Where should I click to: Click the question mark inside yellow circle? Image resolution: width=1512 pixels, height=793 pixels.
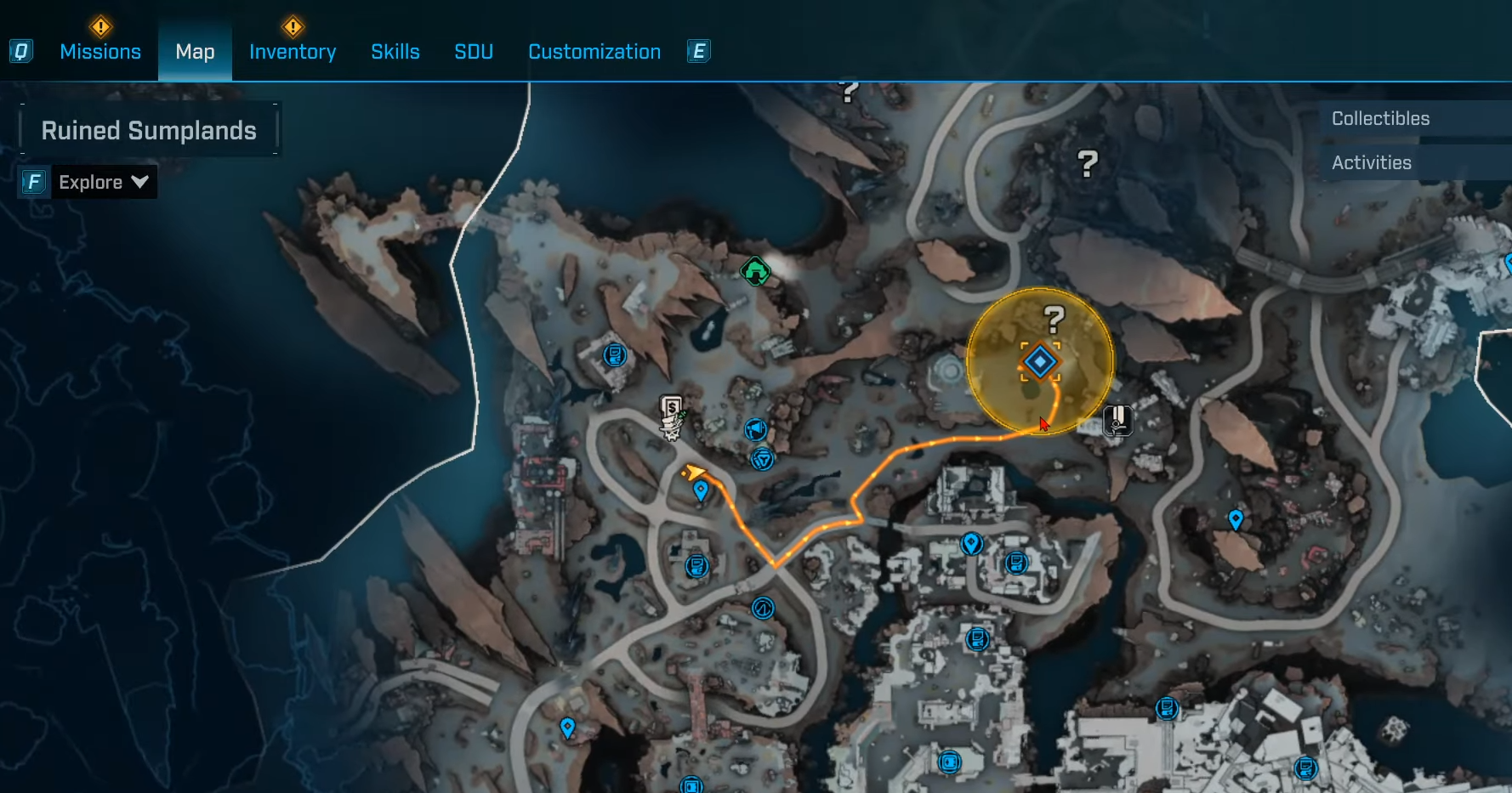click(1054, 320)
